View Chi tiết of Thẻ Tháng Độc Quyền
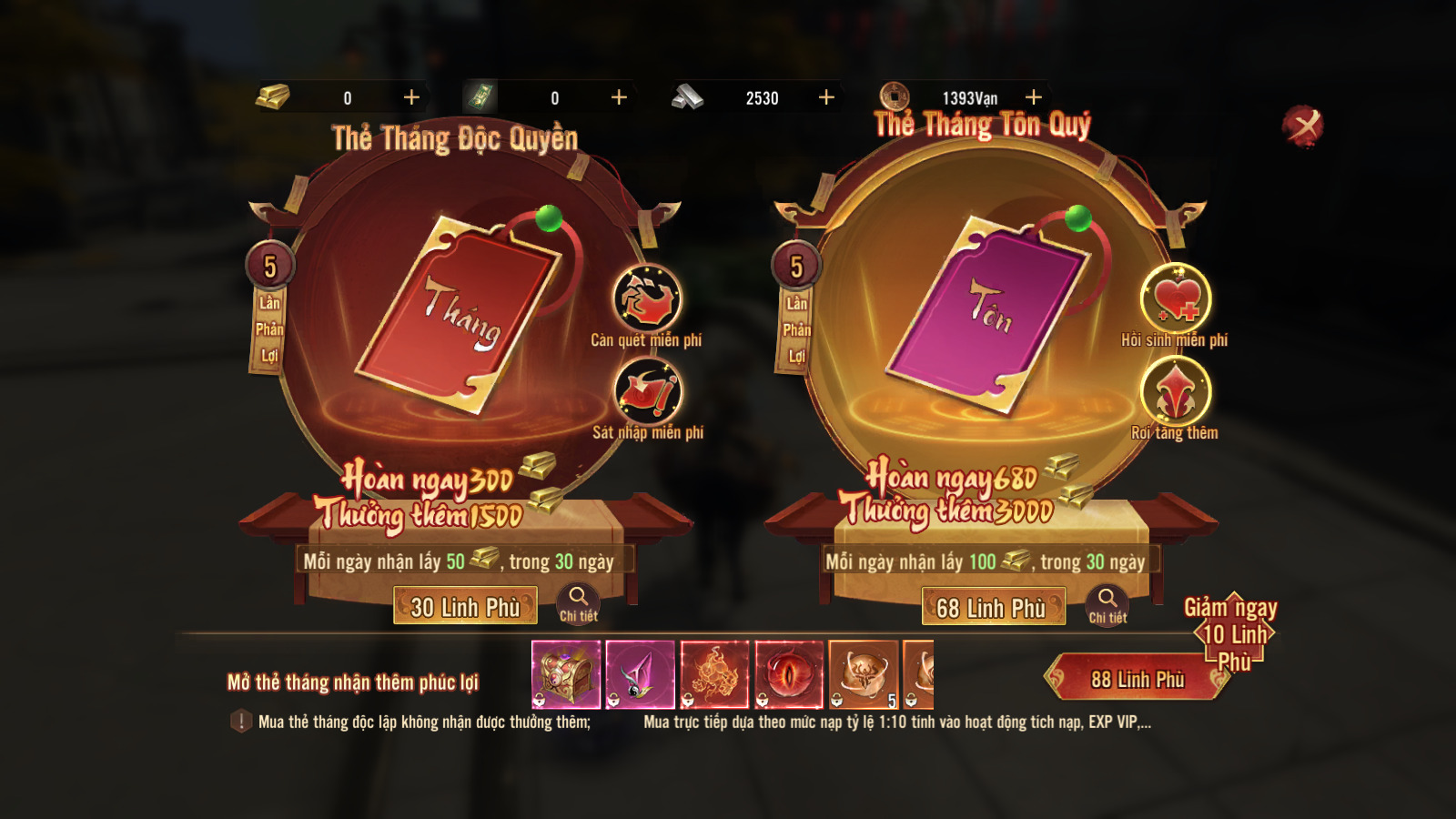The width and height of the screenshot is (1456, 819). [x=578, y=603]
